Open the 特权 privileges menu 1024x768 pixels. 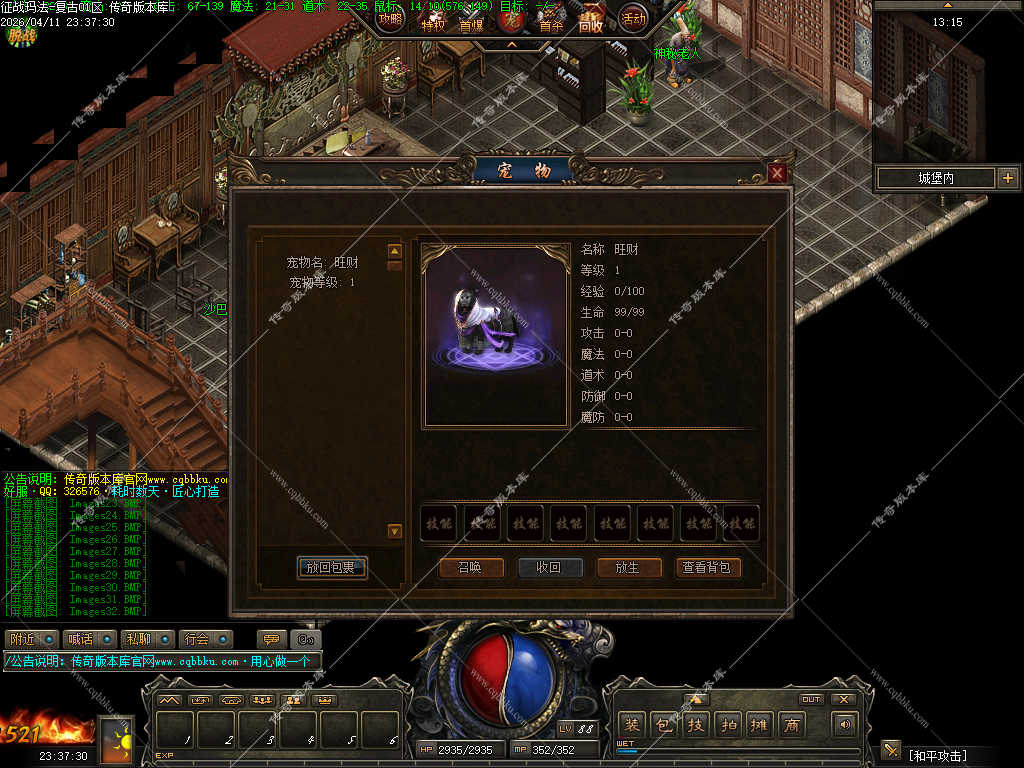[x=433, y=24]
